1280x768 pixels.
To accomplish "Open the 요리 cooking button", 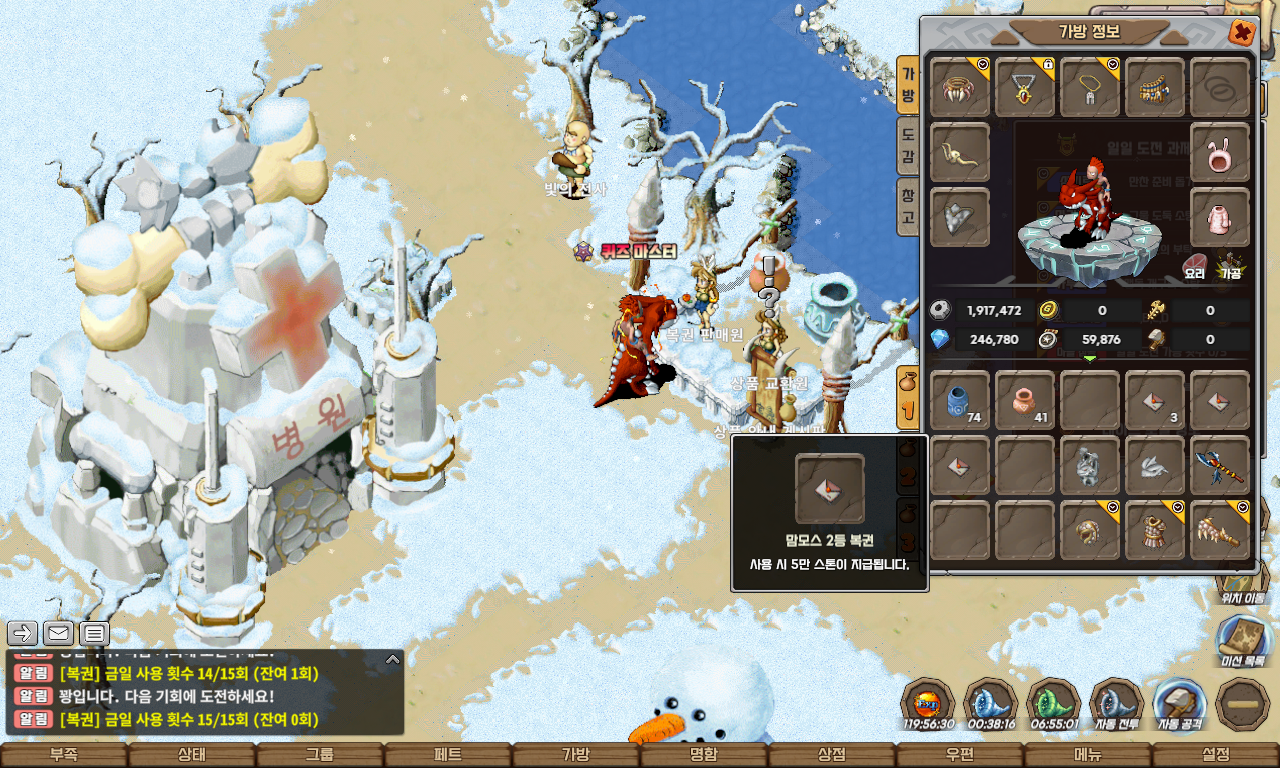I will 1195,267.
